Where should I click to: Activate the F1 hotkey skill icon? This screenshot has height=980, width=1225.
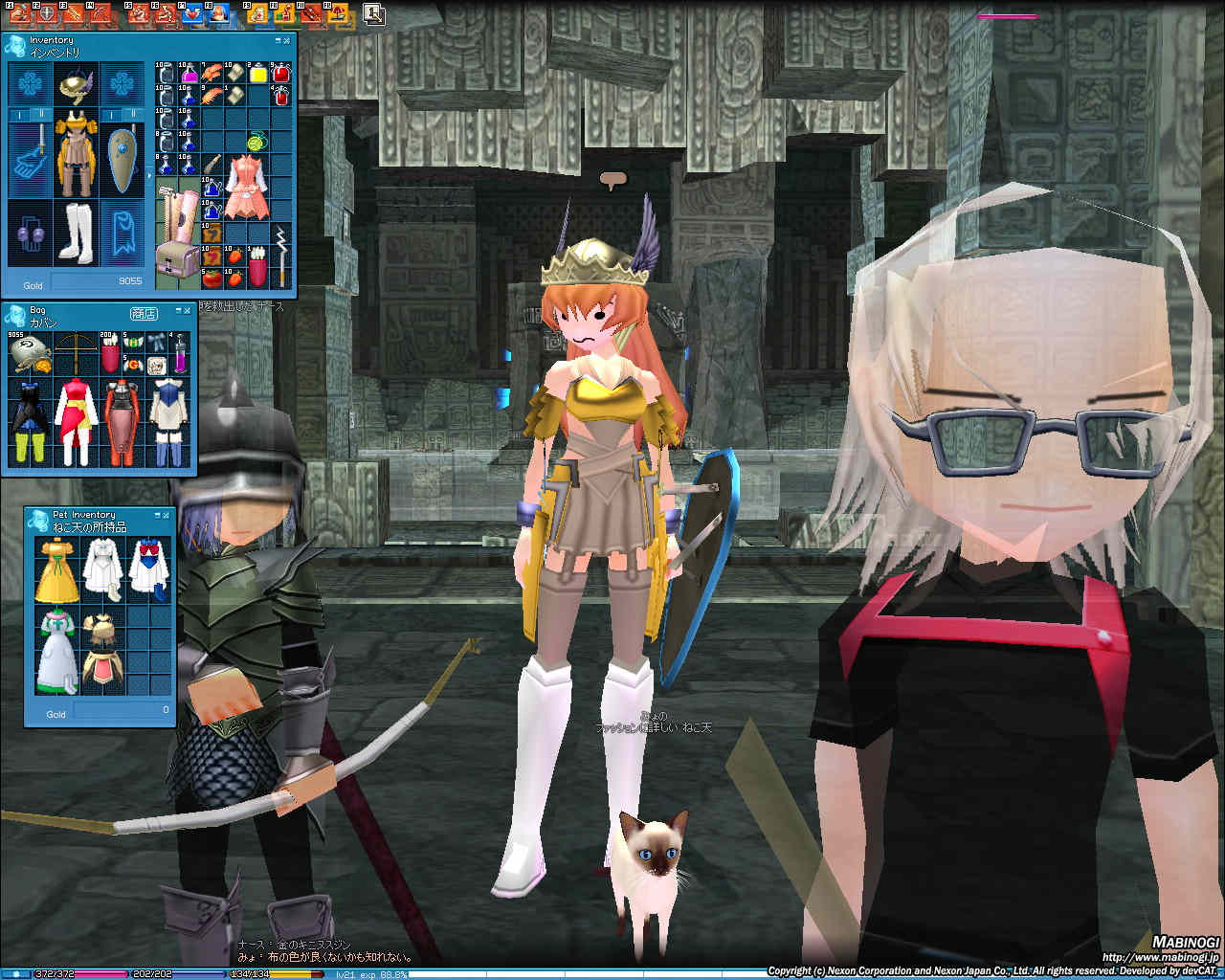[x=18, y=13]
